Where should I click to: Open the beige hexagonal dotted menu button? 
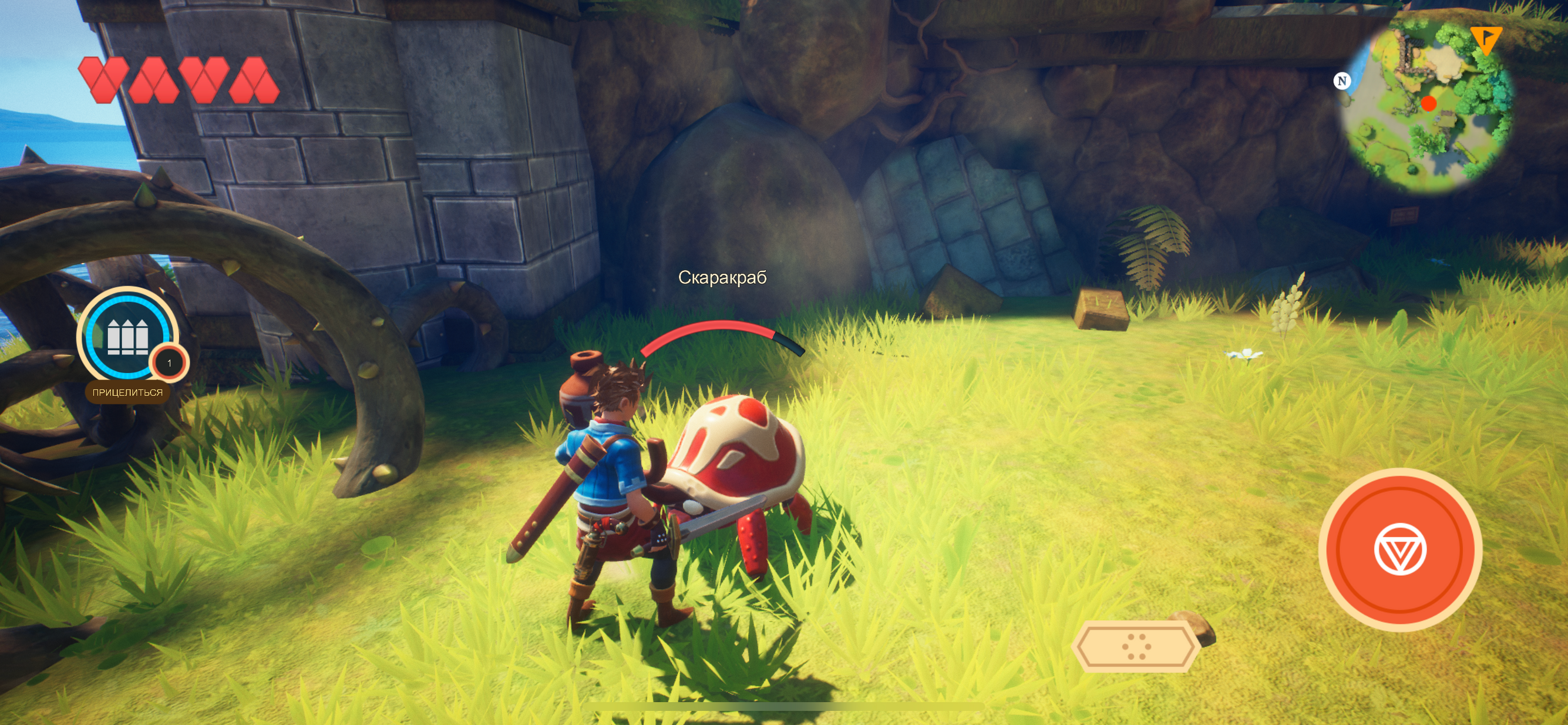1135,646
